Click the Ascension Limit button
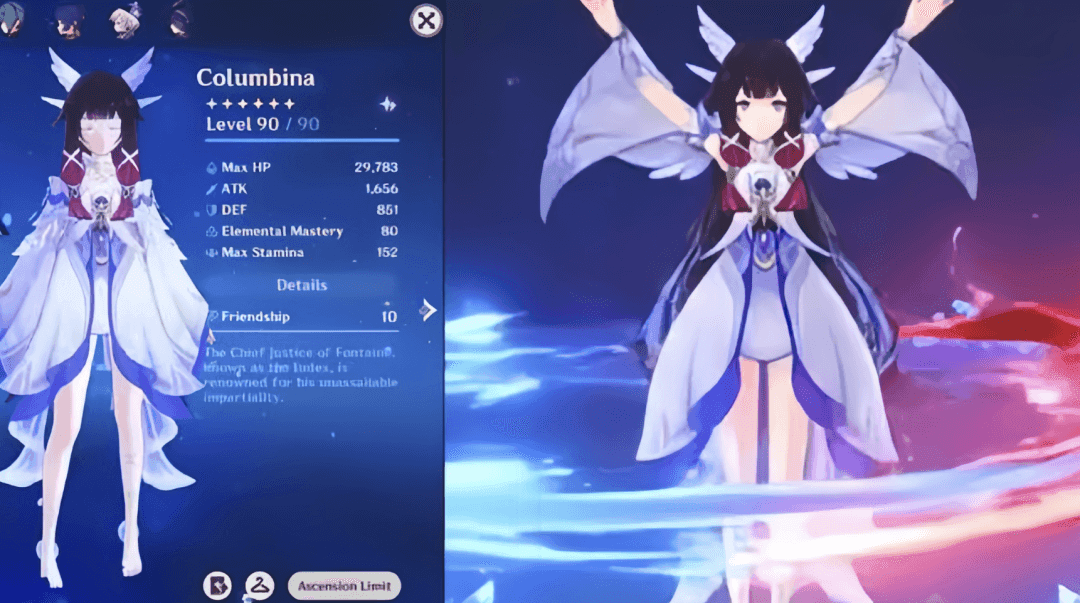Viewport: 1080px width, 603px height. click(345, 585)
